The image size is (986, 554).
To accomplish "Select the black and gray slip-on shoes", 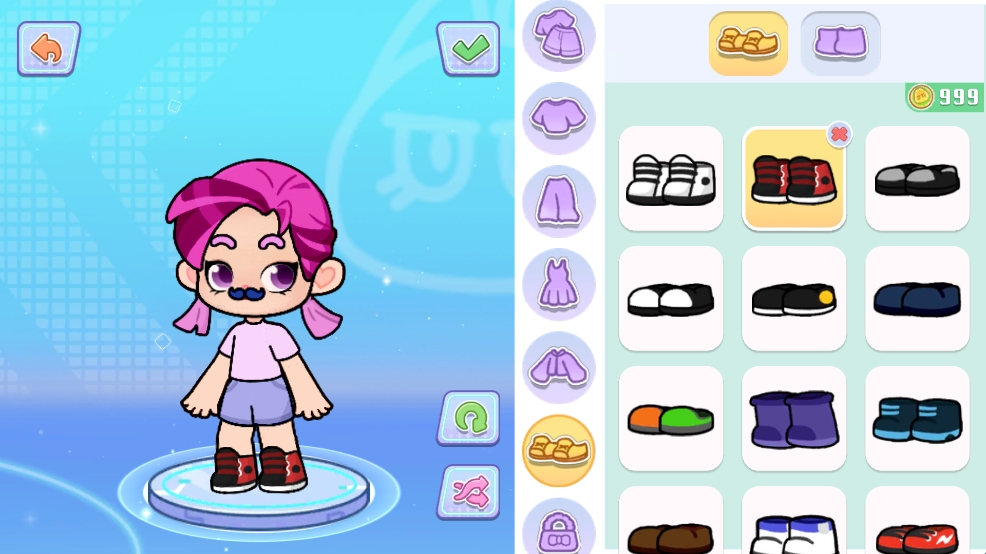I will (916, 179).
